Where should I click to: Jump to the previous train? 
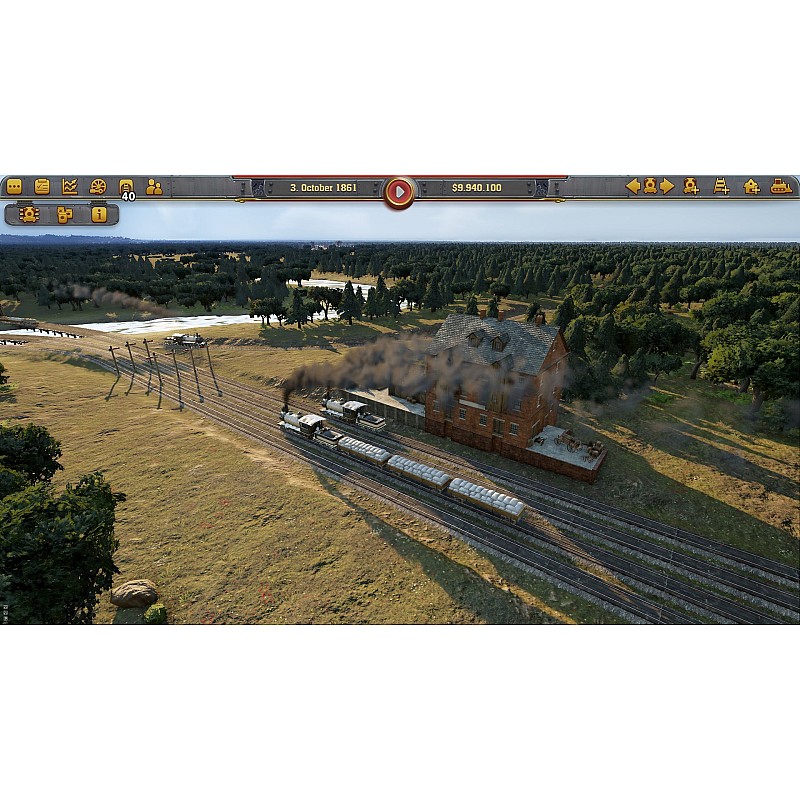[x=632, y=186]
